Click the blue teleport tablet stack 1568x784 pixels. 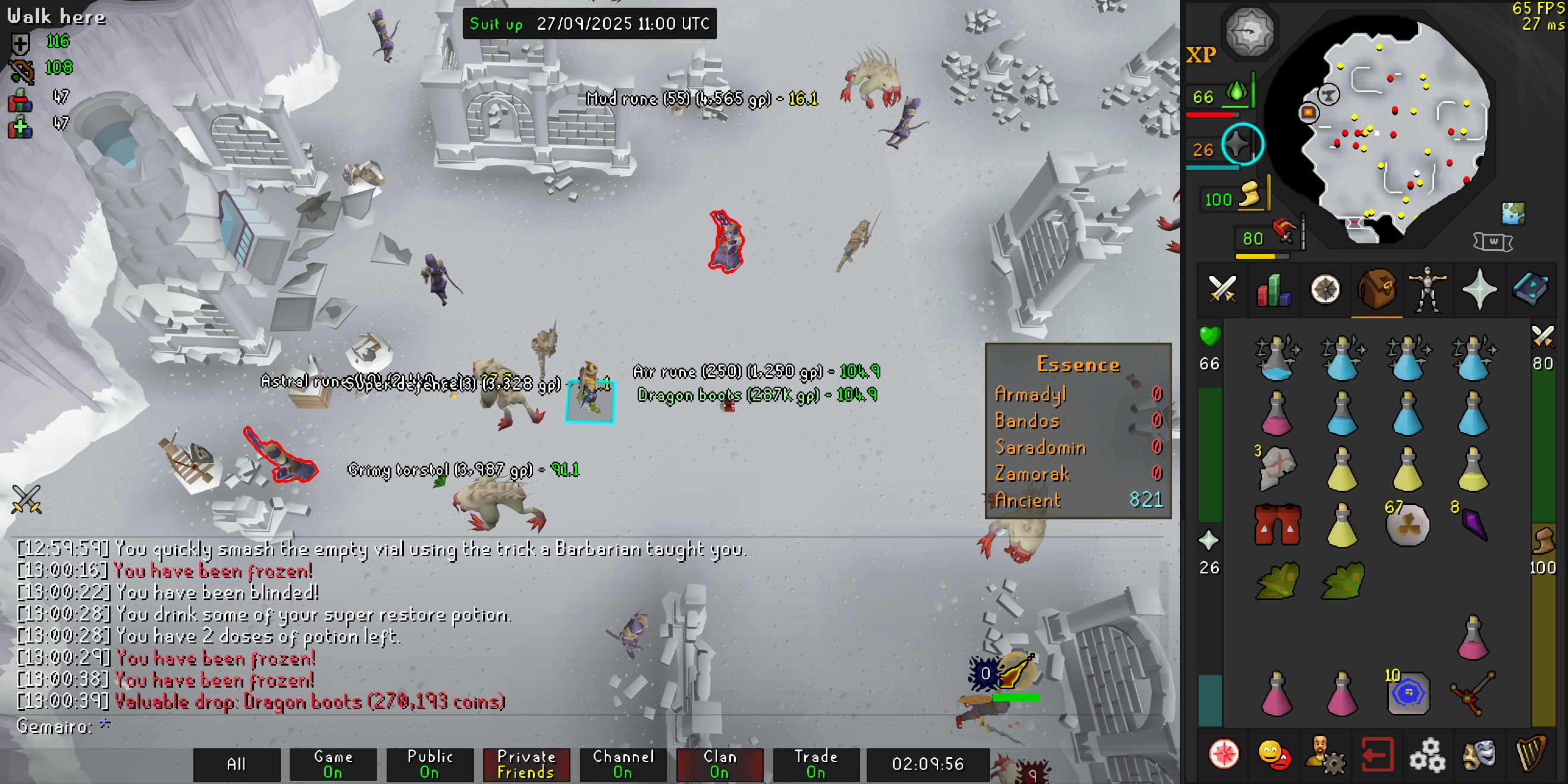(1408, 694)
